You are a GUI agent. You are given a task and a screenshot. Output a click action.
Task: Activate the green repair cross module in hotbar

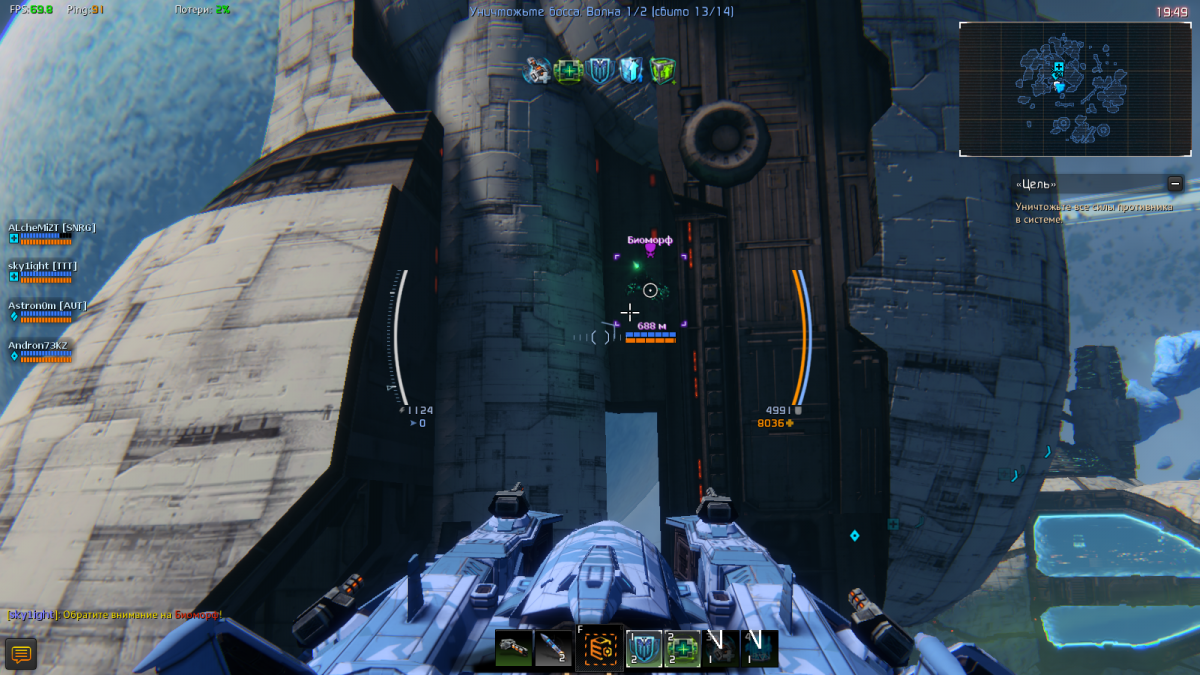click(x=683, y=649)
